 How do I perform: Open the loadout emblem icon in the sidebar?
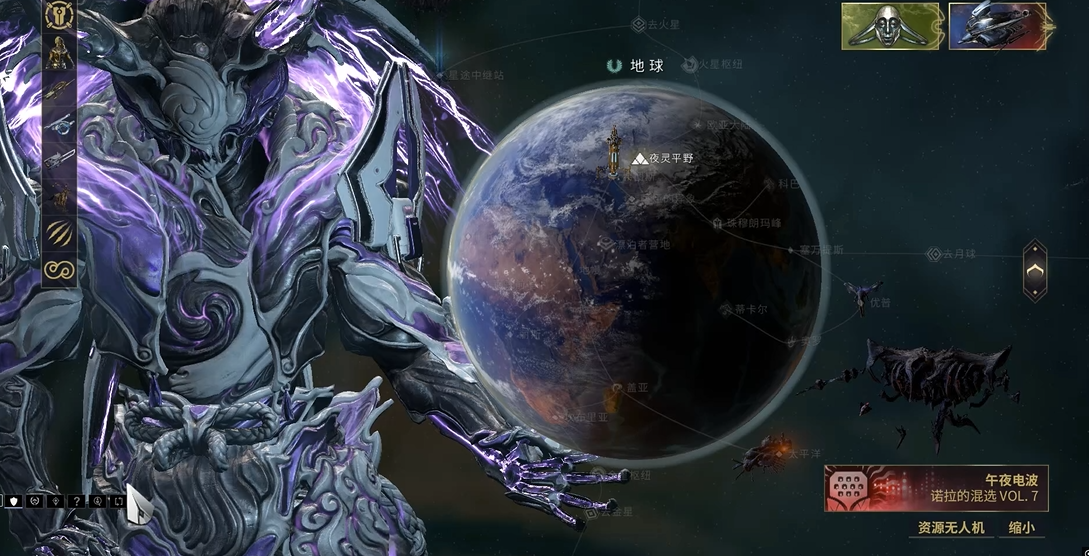60,16
